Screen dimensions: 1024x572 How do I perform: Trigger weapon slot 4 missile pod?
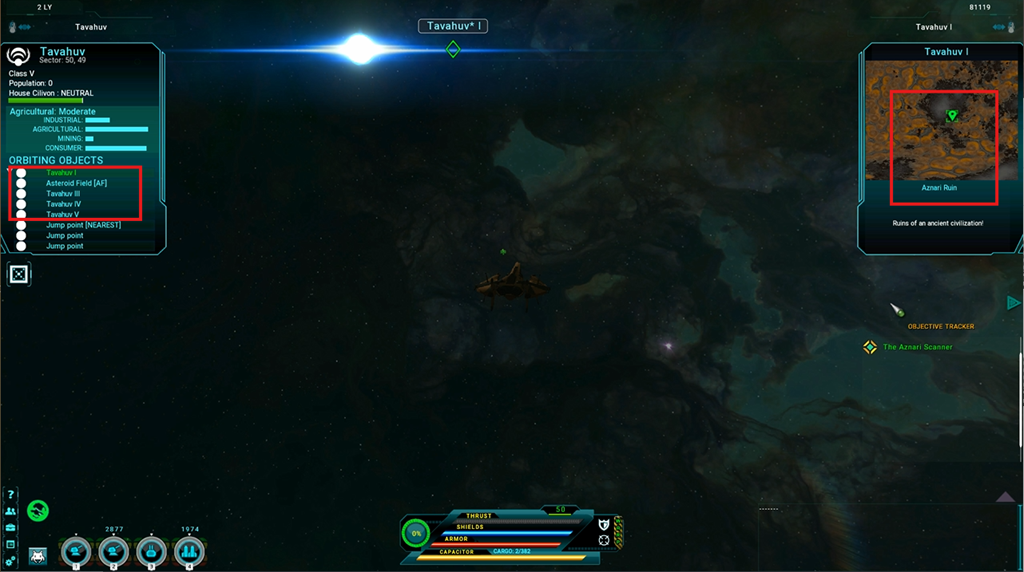click(x=189, y=551)
